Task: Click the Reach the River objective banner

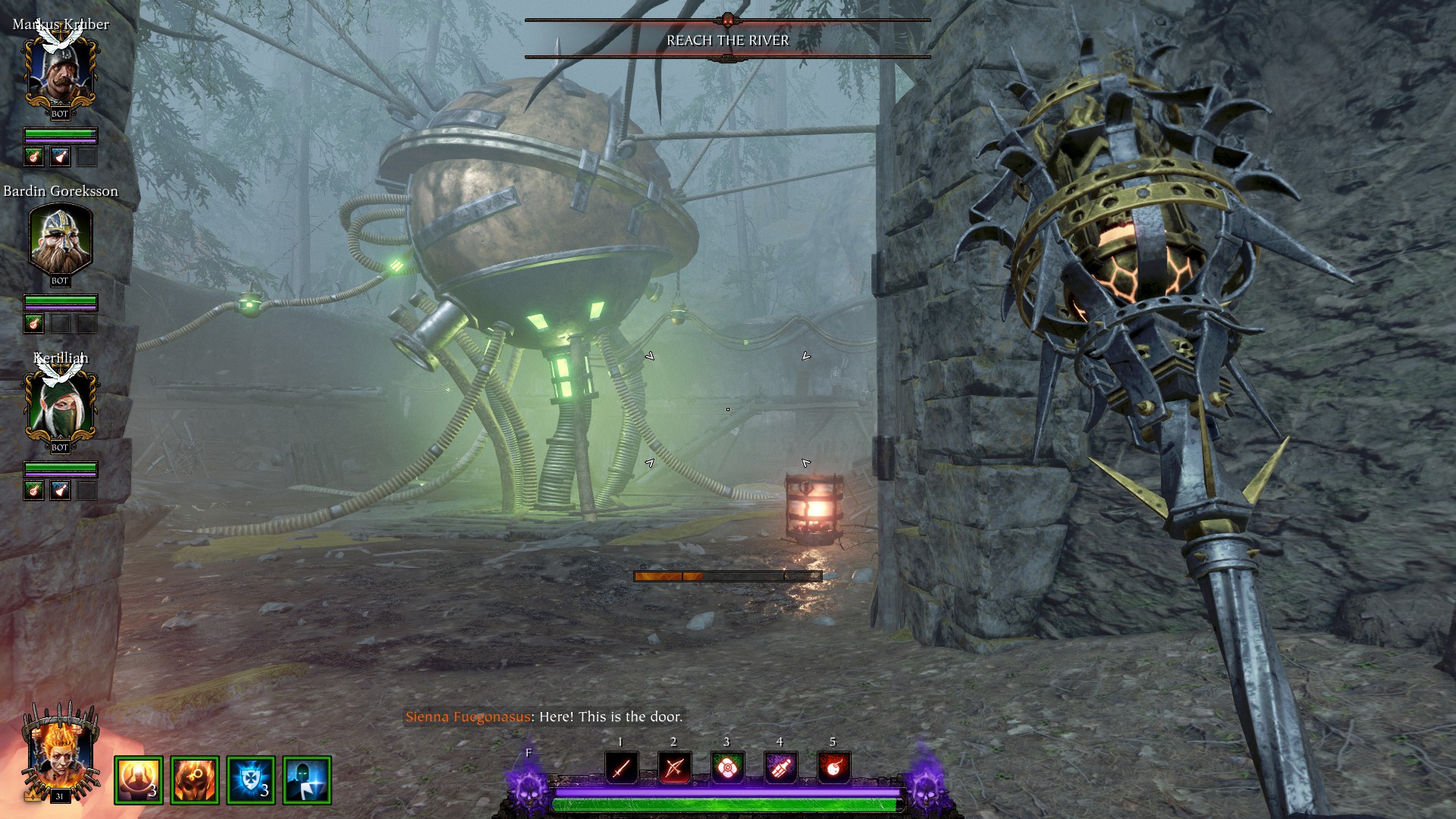Action: click(x=727, y=40)
